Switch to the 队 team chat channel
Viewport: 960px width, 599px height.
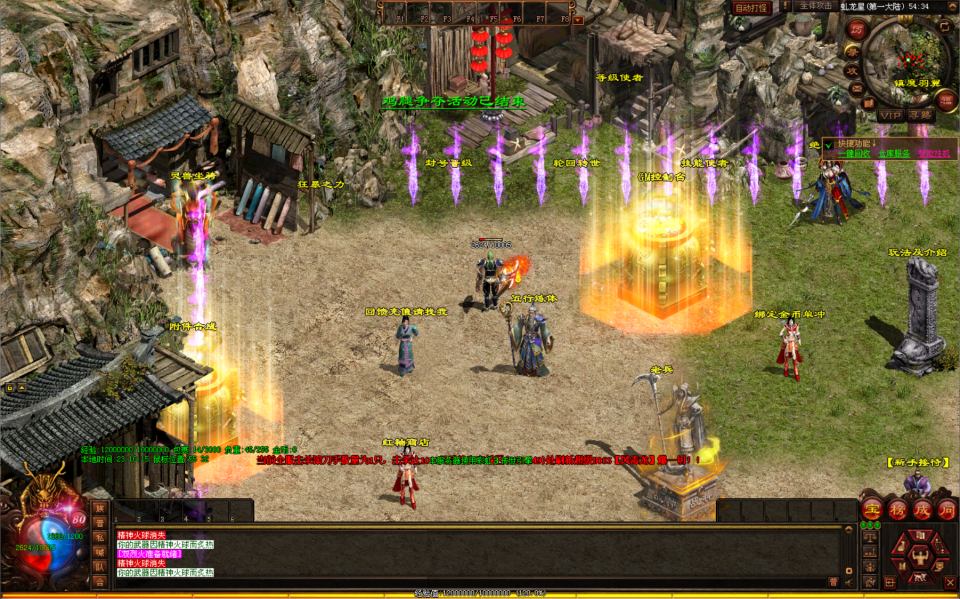(x=100, y=566)
